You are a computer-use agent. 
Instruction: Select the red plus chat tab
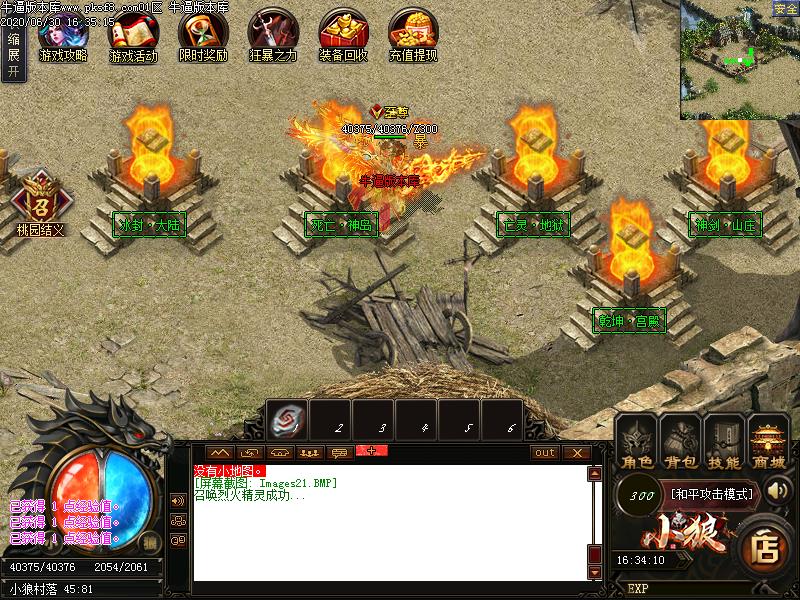(371, 452)
